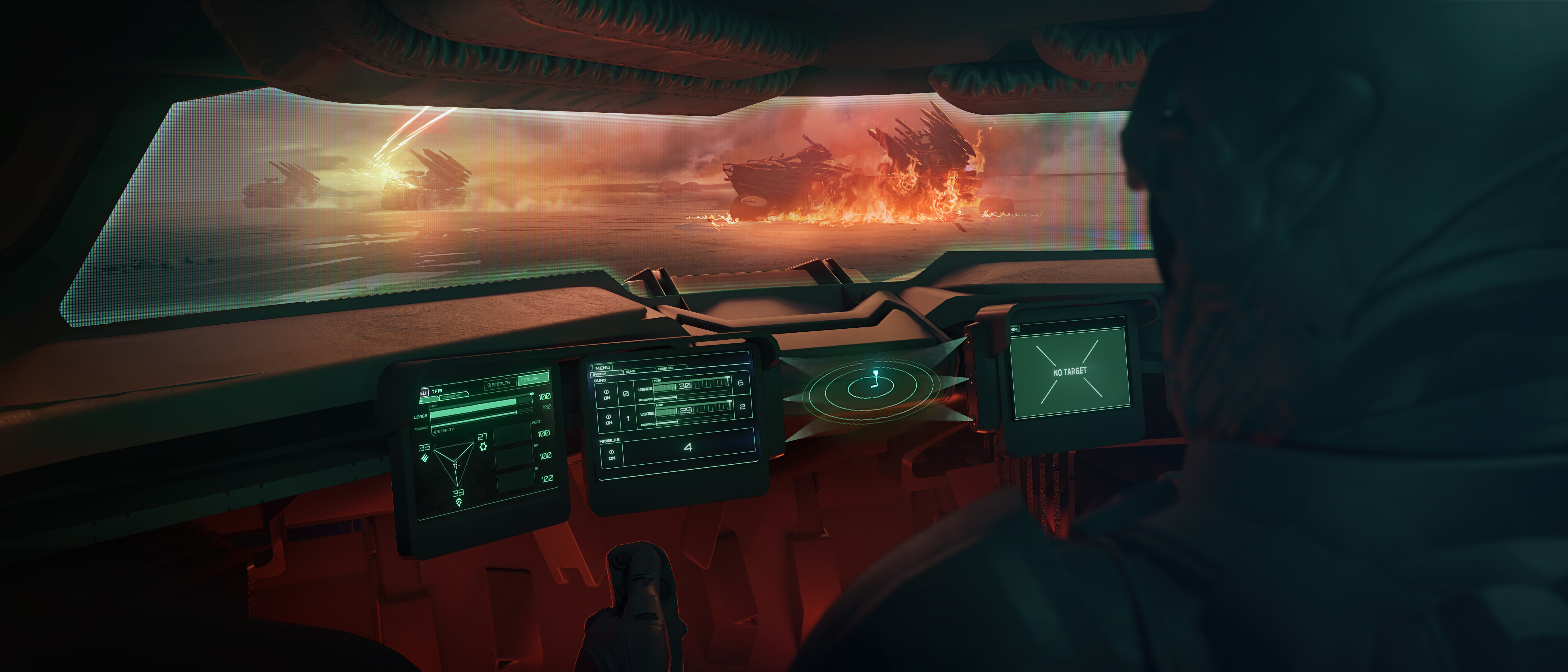Switch to the GUNS tab
Viewport: 1568px width, 672px height.
tap(631, 371)
